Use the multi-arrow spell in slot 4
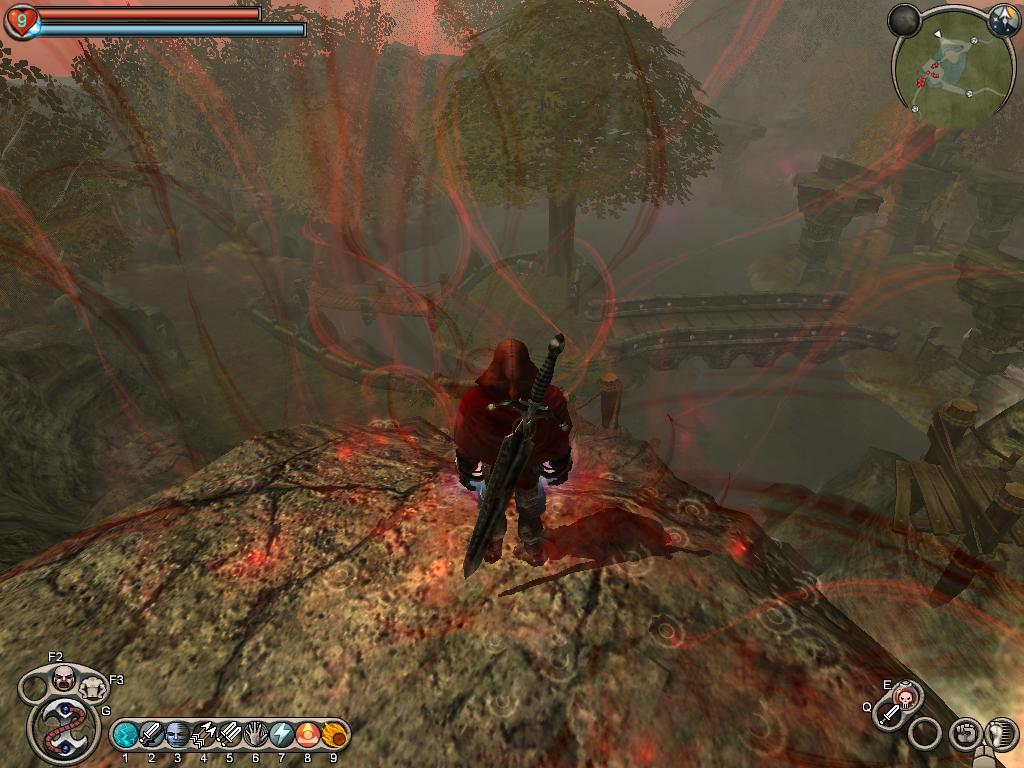Screen dimensions: 1024x768 point(203,735)
